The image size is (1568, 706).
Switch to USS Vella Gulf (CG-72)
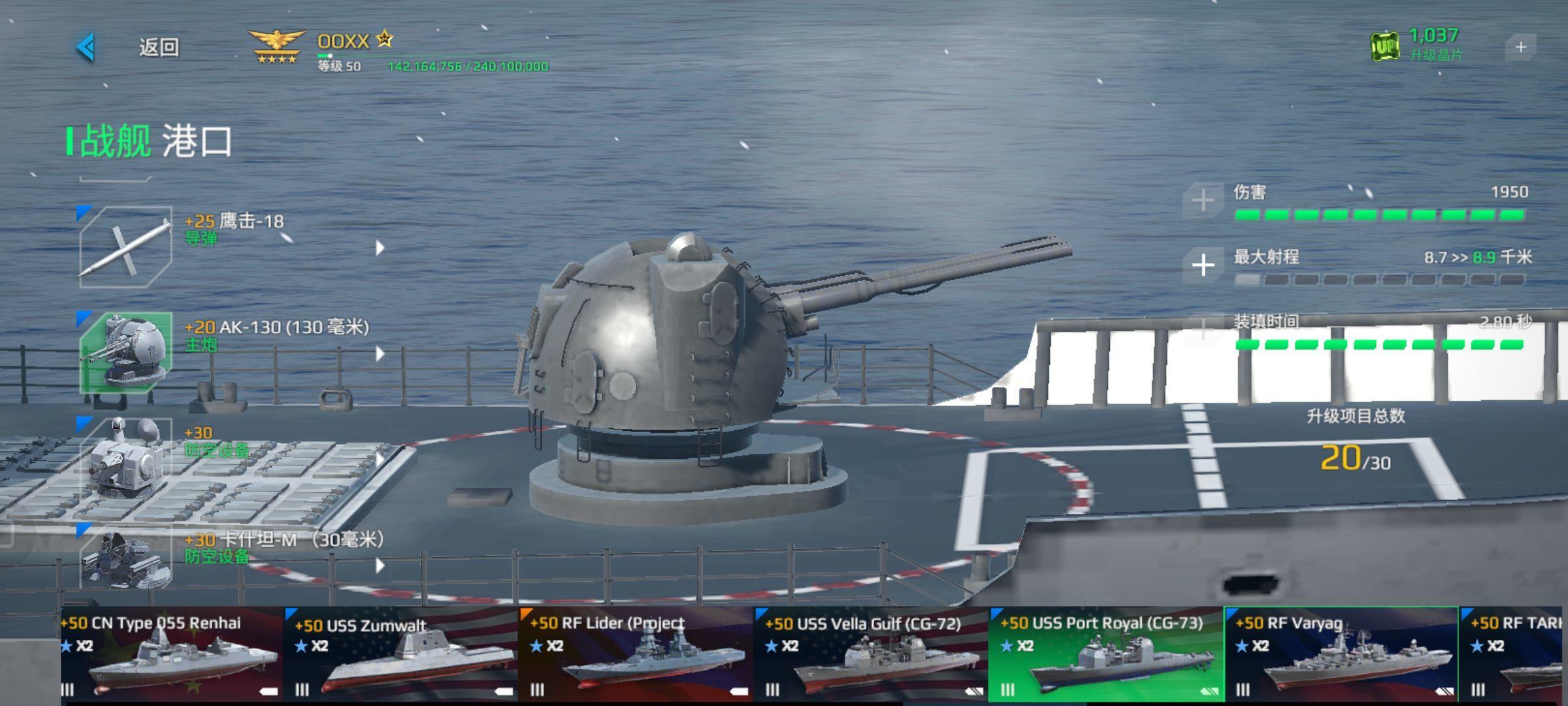coord(871,655)
